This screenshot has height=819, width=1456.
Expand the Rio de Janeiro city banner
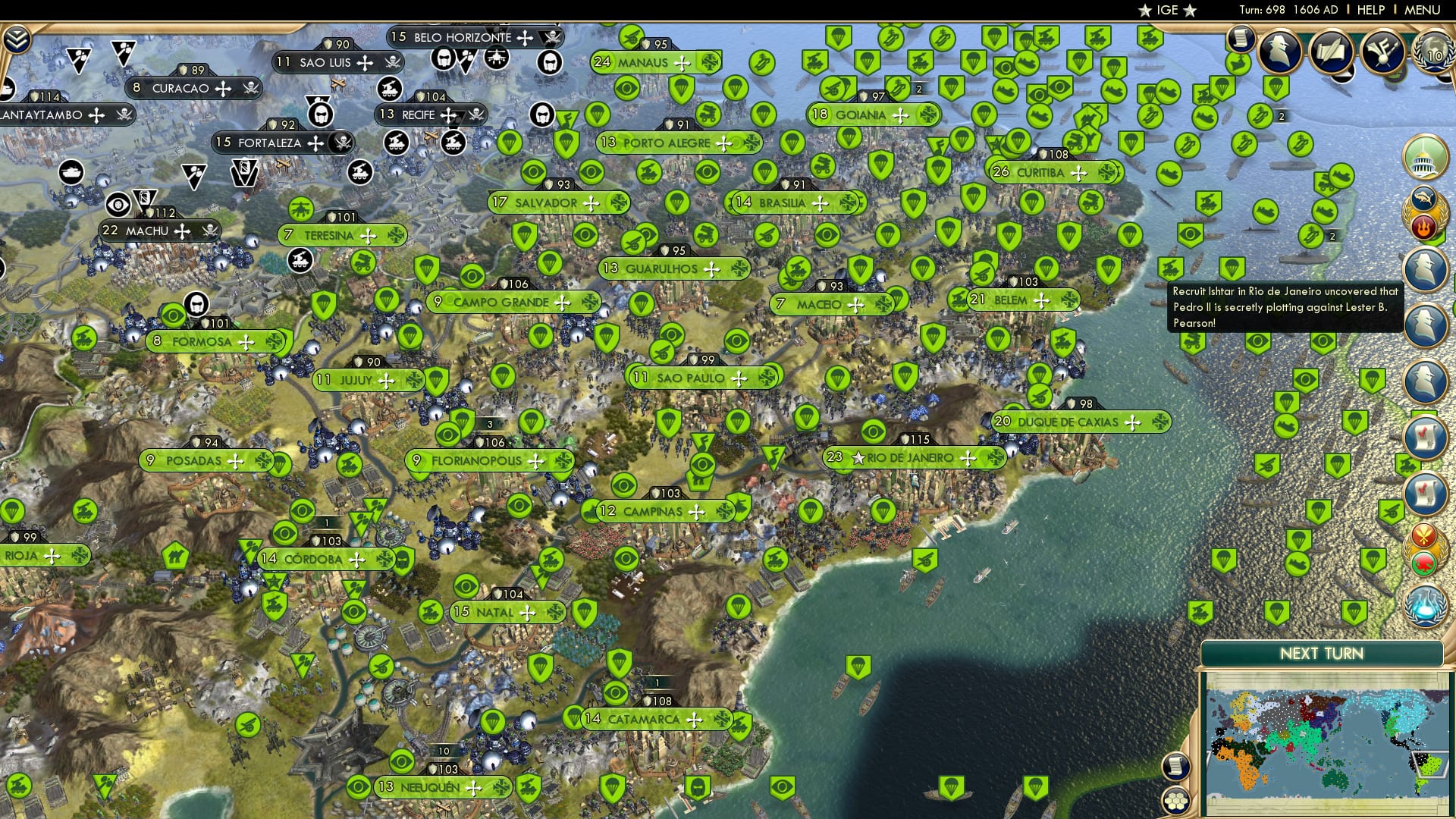(969, 457)
